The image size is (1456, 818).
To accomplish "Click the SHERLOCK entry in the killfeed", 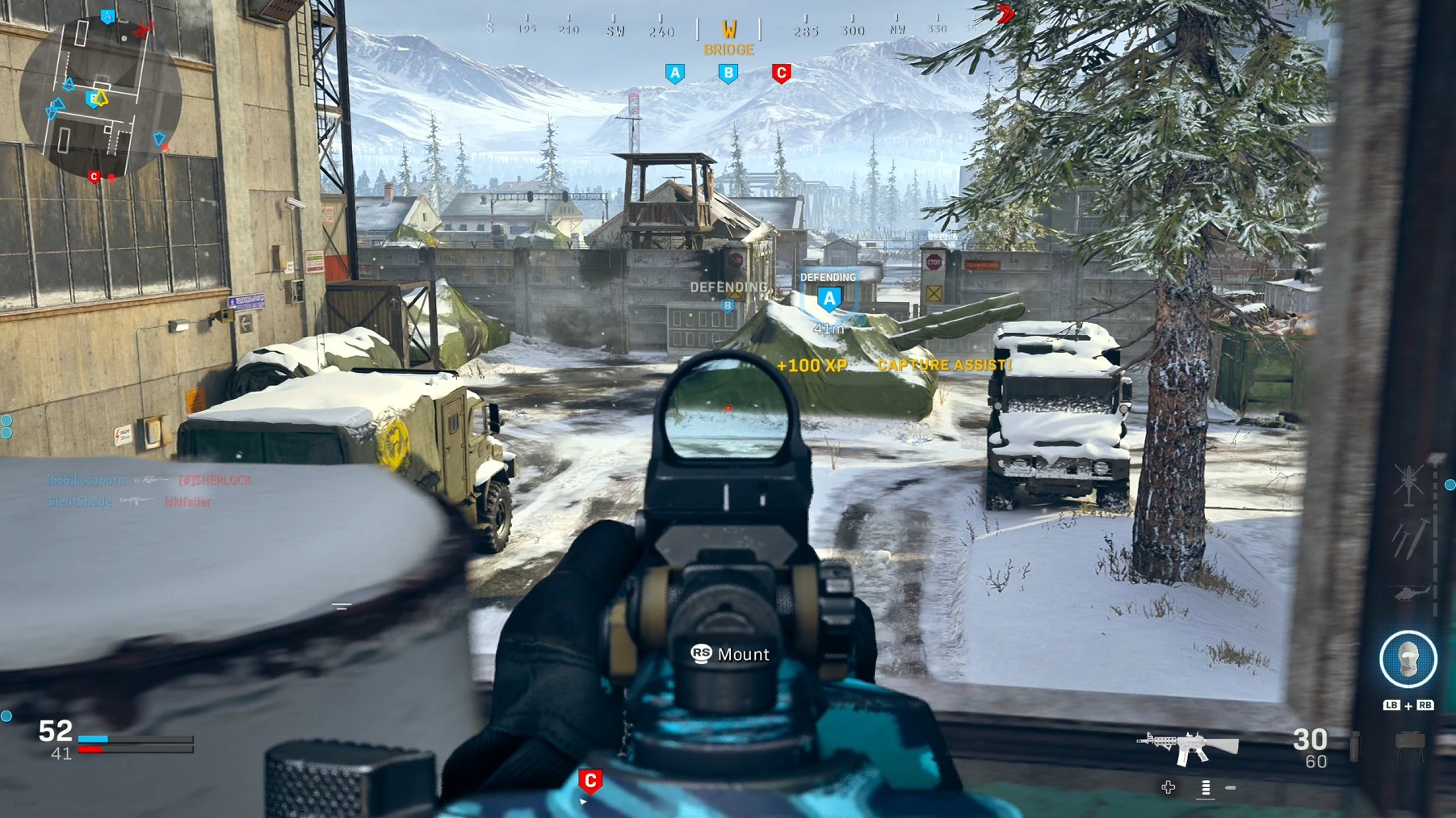I will (216, 480).
